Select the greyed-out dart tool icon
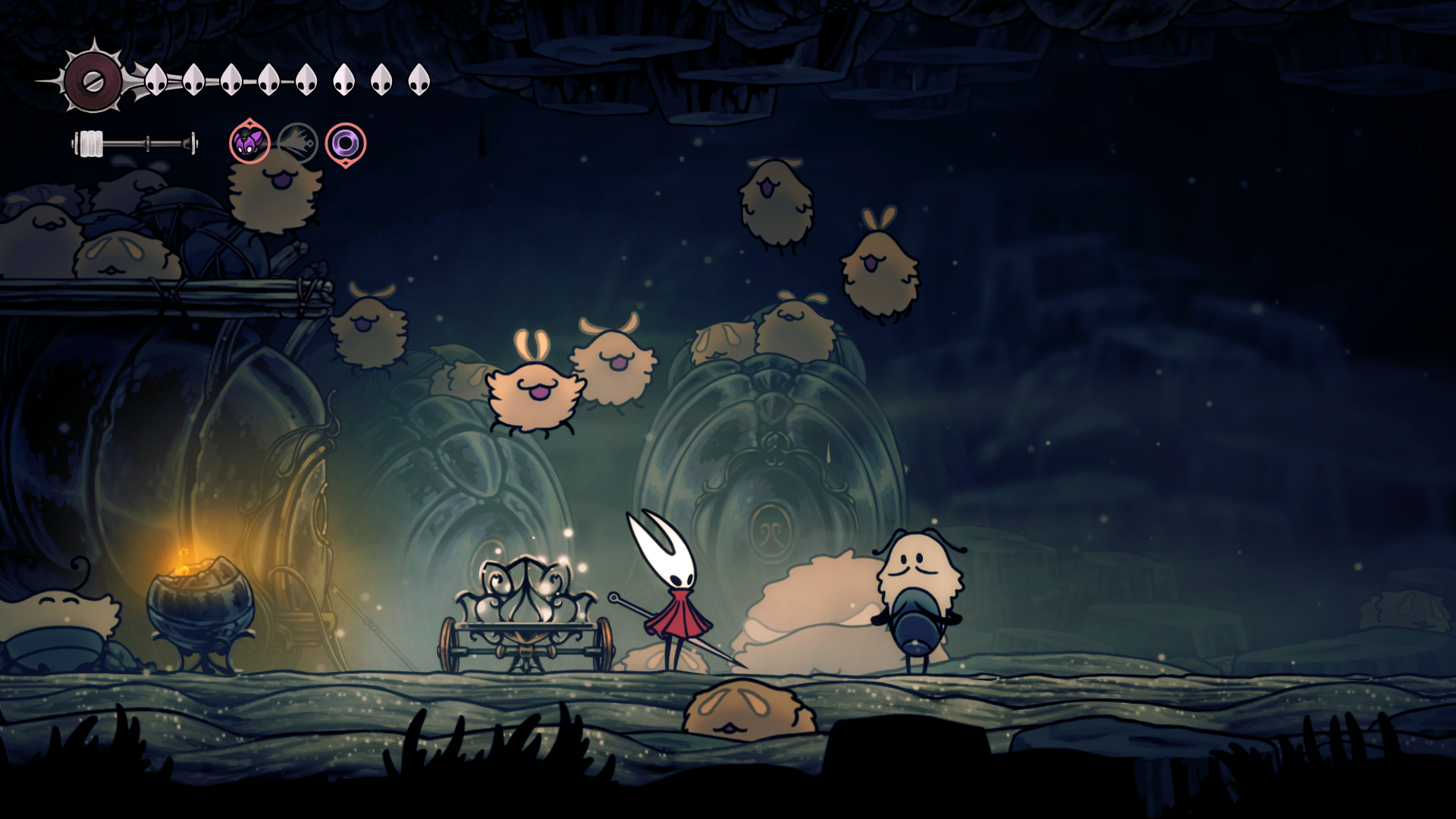The width and height of the screenshot is (1456, 819). click(297, 143)
